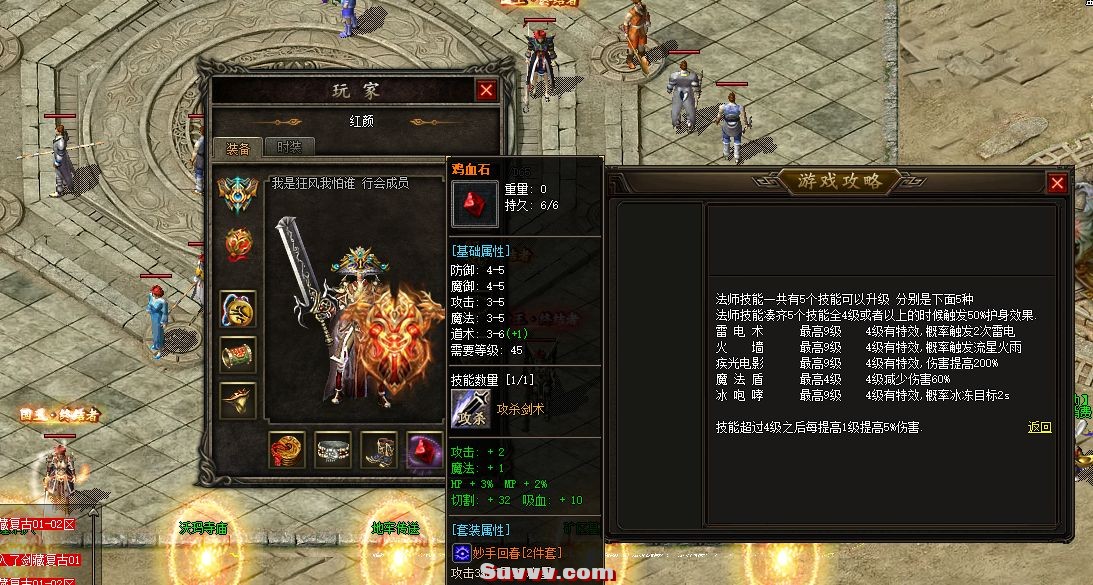Click the 鸡血石 item icon in the tooltip

474,203
